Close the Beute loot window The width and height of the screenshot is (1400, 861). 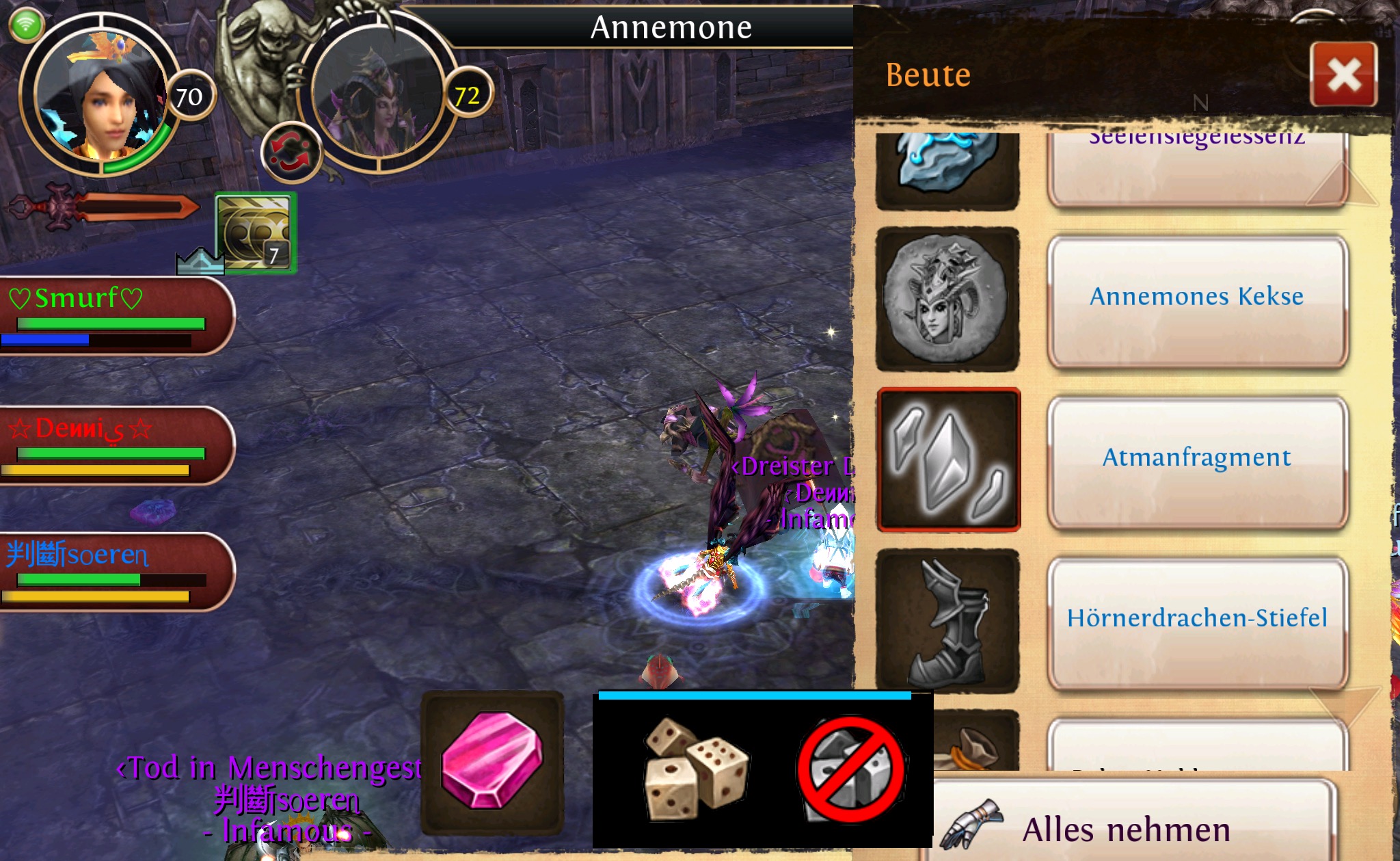(x=1343, y=74)
